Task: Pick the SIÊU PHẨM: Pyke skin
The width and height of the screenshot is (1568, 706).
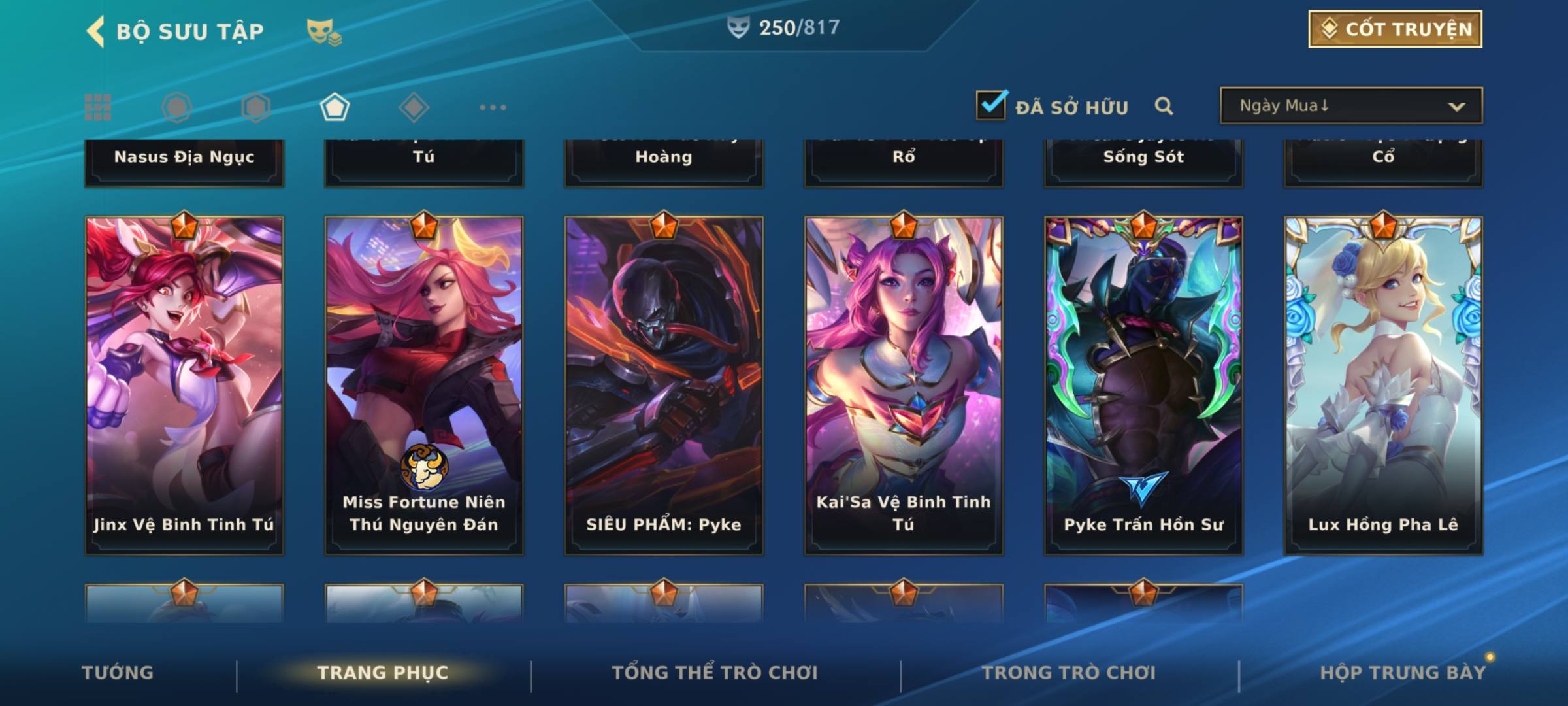Action: pyautogui.click(x=664, y=386)
